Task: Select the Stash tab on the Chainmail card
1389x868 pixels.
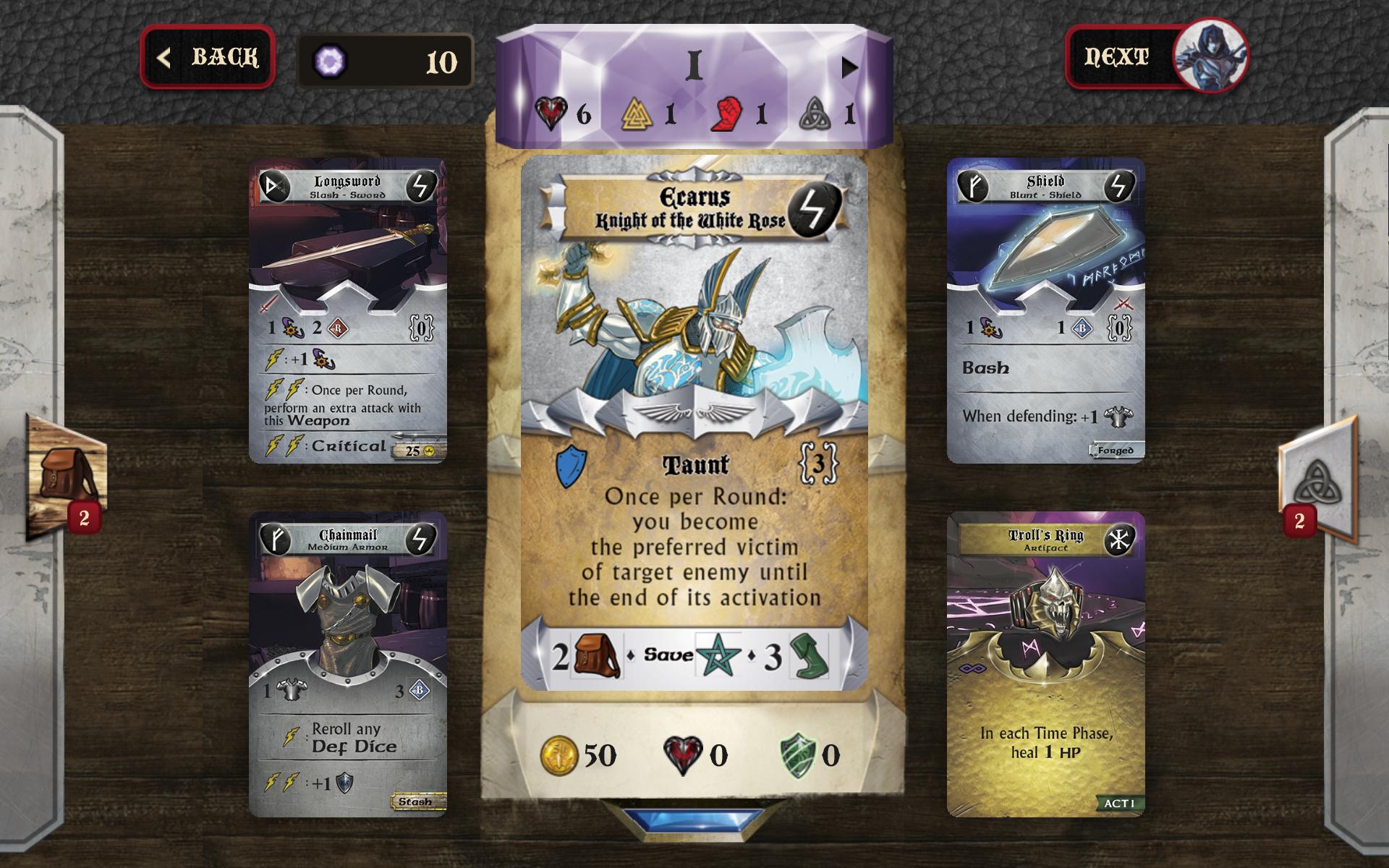Action: coord(416,801)
